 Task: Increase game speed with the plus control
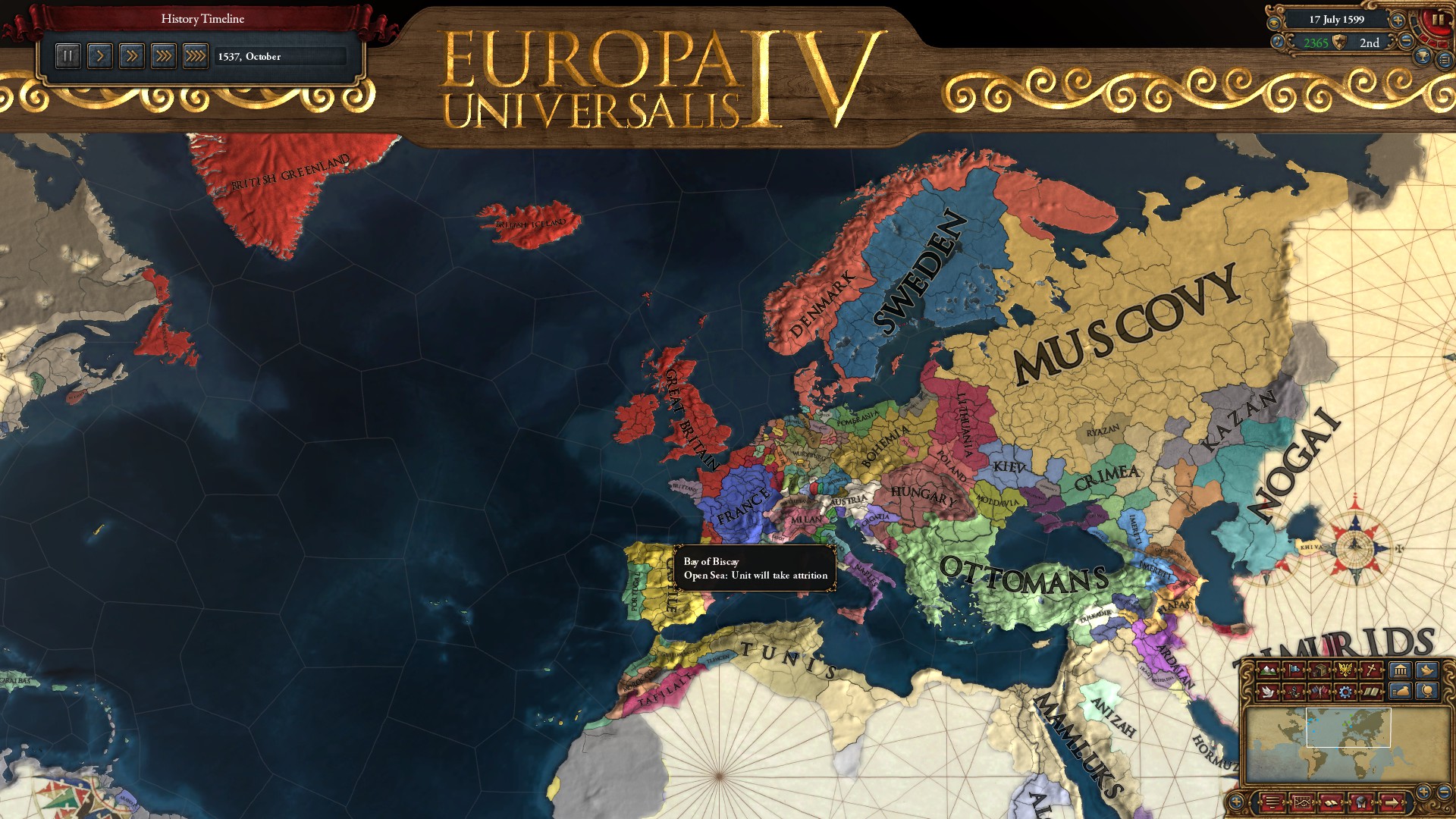tap(1398, 20)
